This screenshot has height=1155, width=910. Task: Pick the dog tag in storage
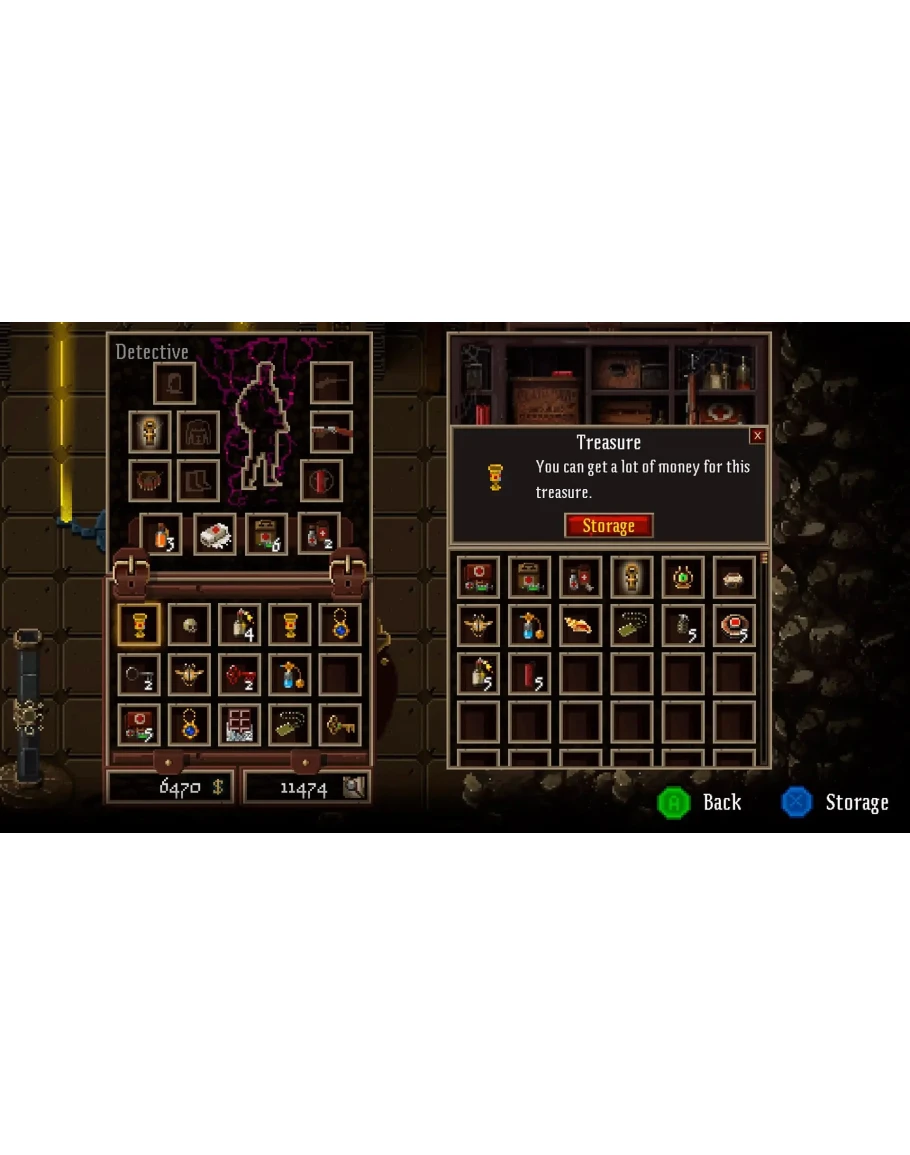(632, 626)
